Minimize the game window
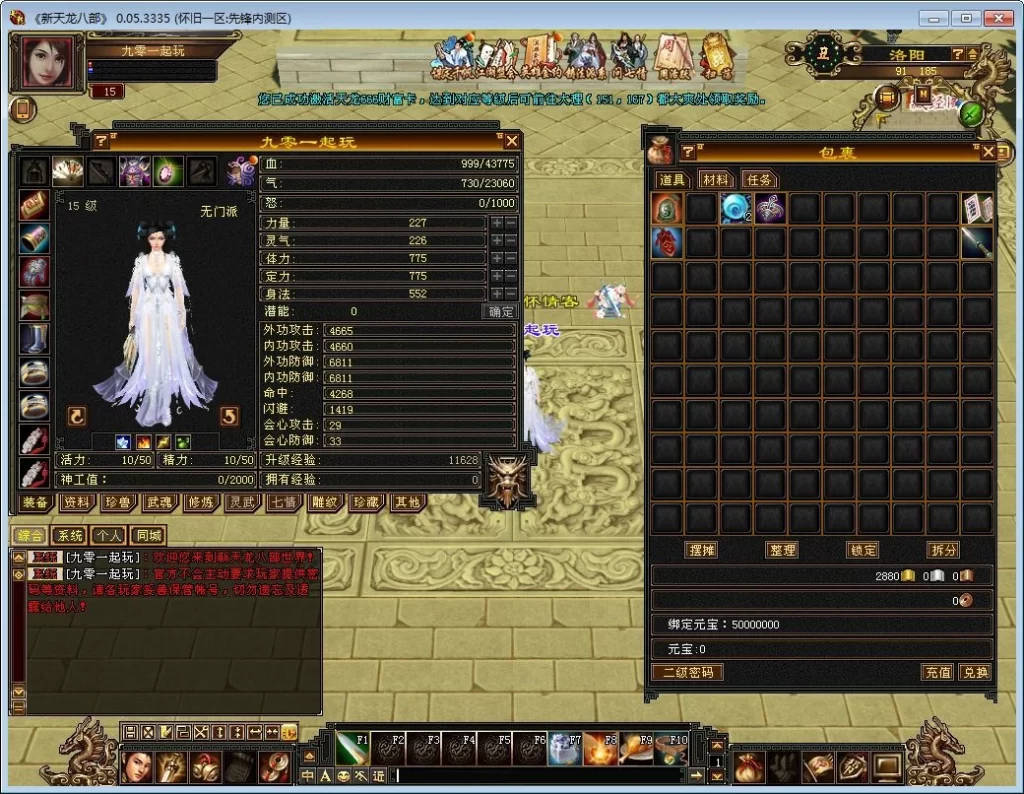Screen dimensions: 1024x794 (933, 17)
